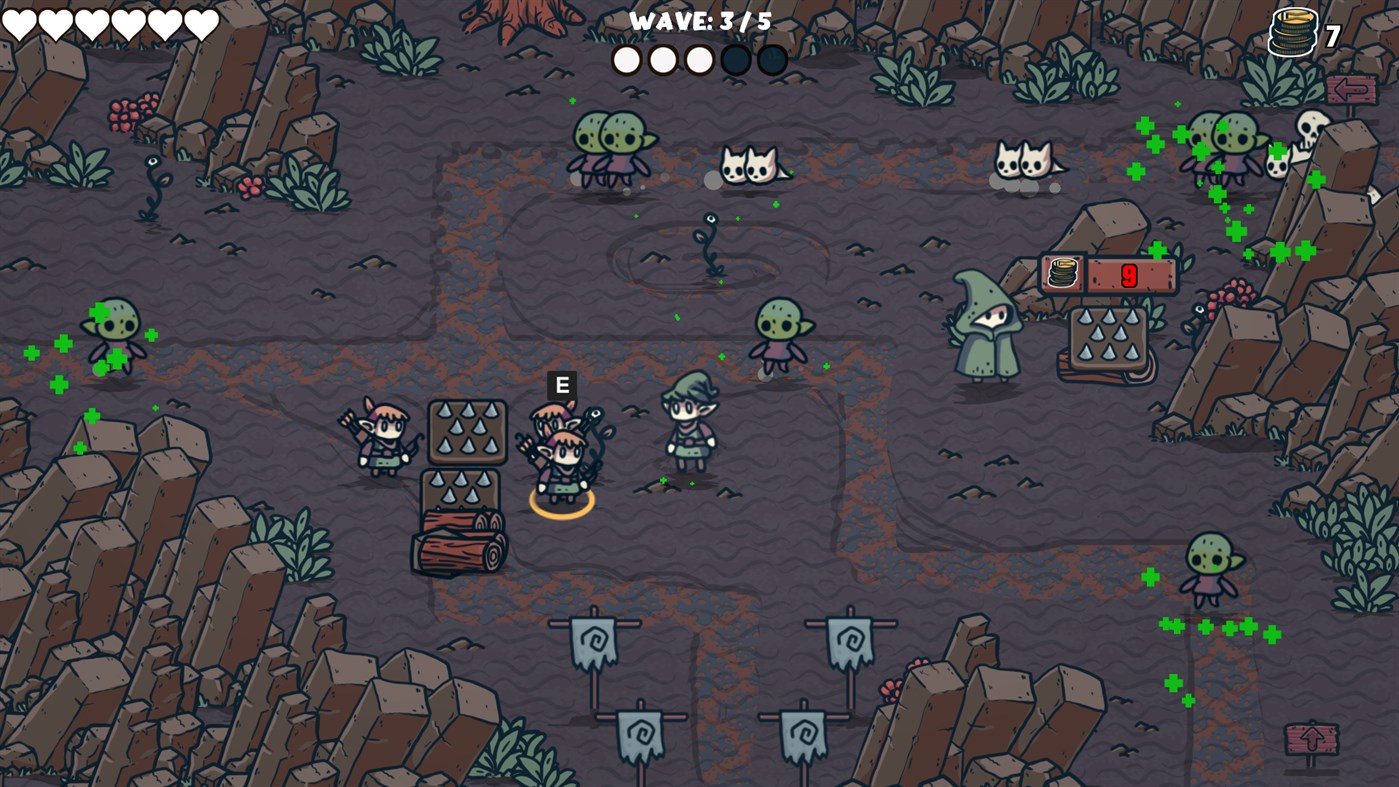This screenshot has height=787, width=1399.
Task: Click the spike trap above the log pile
Action: pyautogui.click(x=467, y=432)
